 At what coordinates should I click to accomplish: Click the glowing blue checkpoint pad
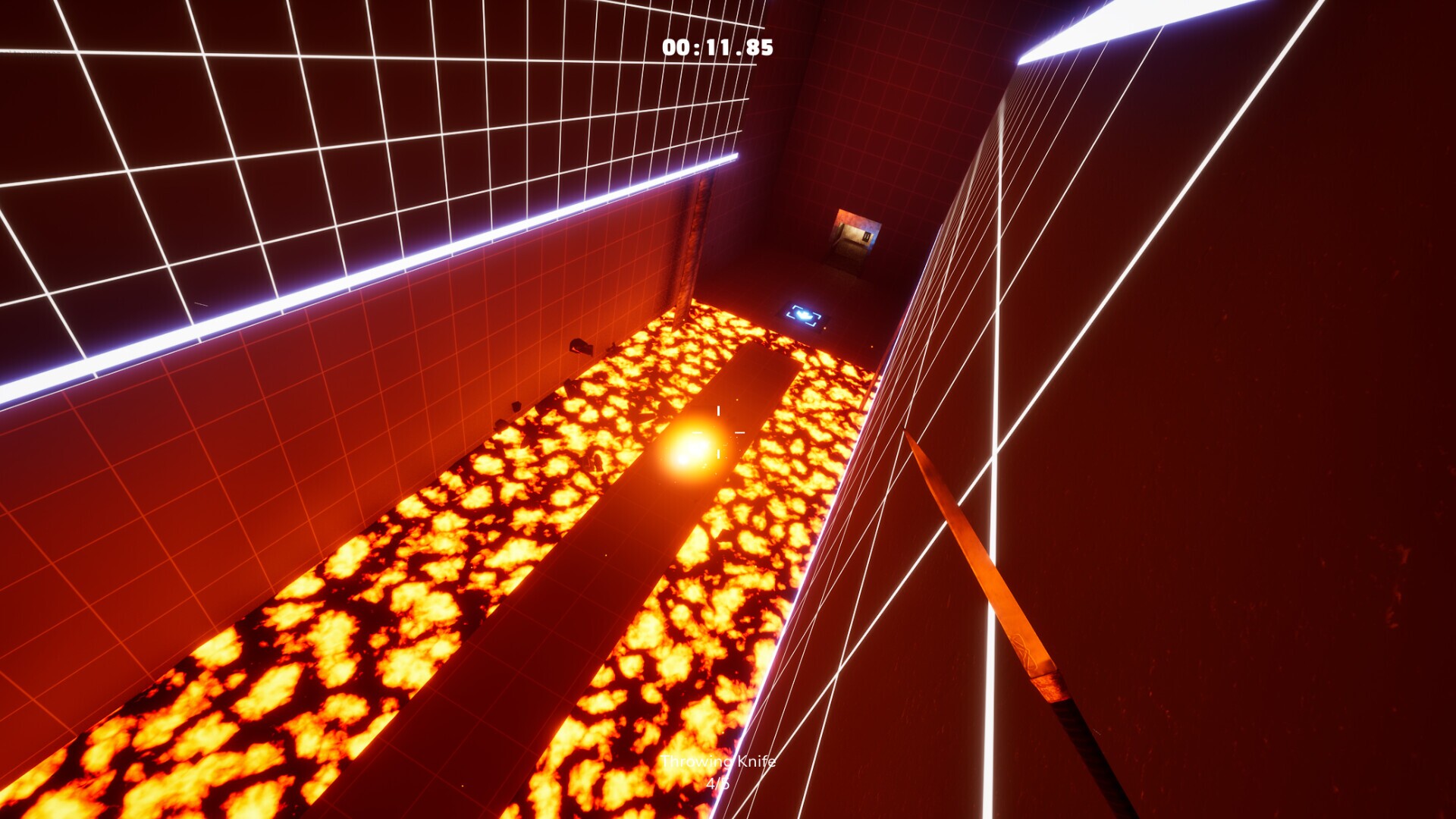point(805,312)
